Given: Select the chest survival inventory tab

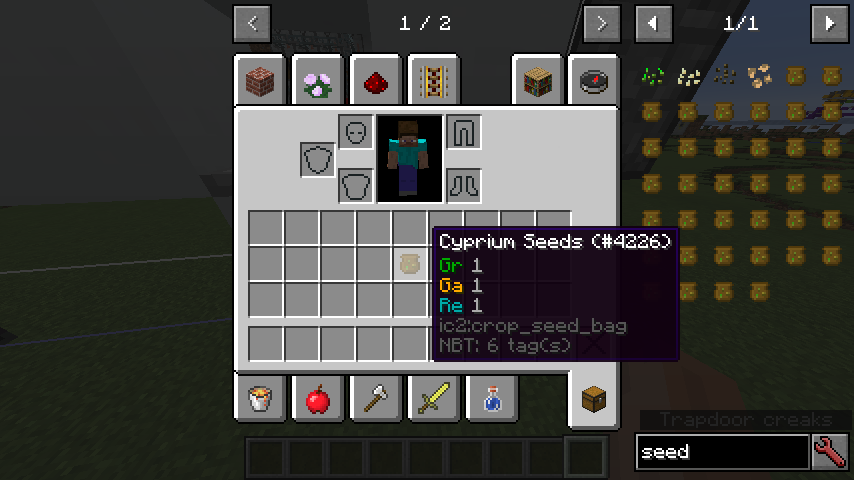Looking at the screenshot, I should [x=594, y=400].
